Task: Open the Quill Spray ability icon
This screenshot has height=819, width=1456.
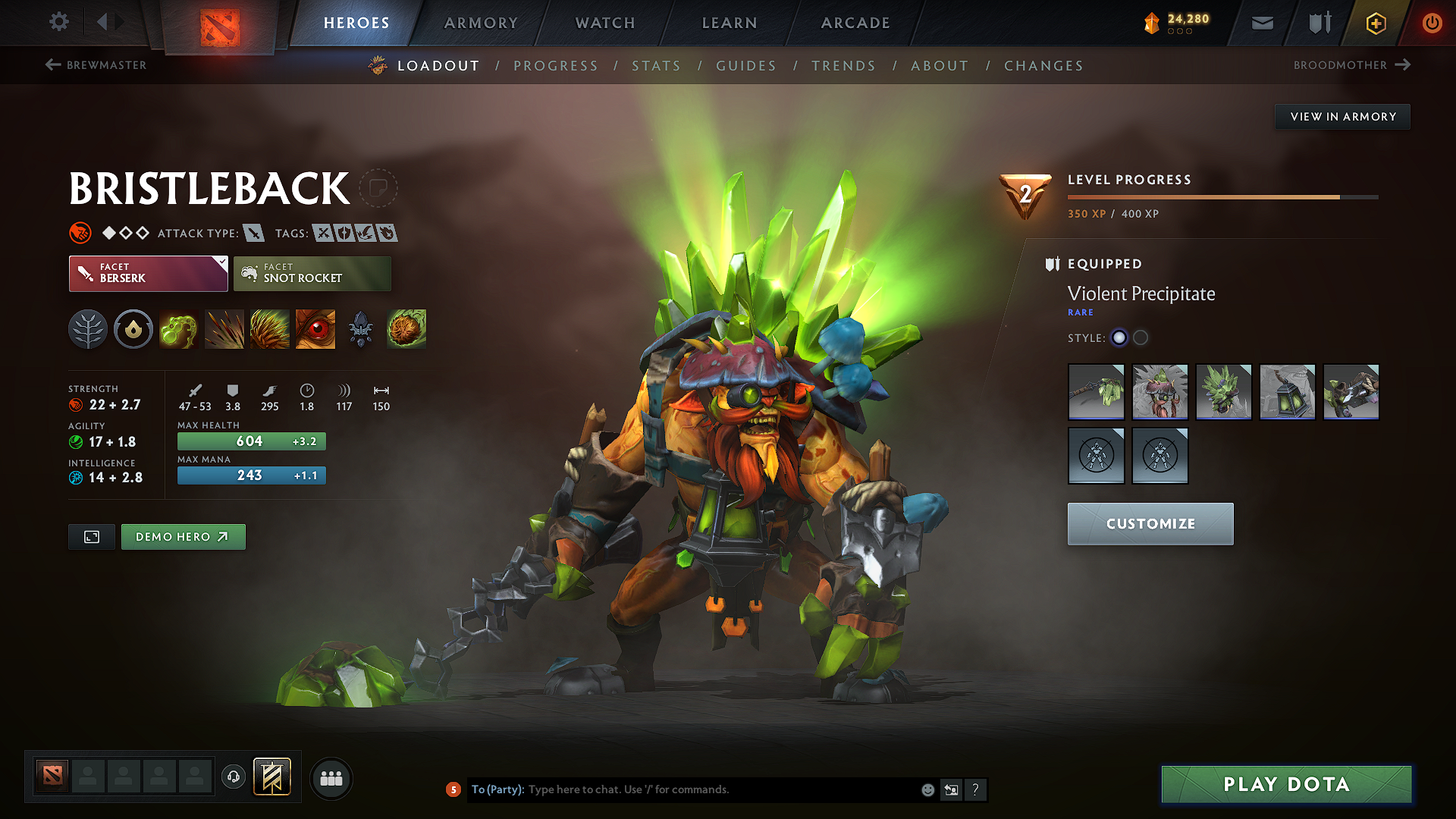Action: click(x=224, y=328)
